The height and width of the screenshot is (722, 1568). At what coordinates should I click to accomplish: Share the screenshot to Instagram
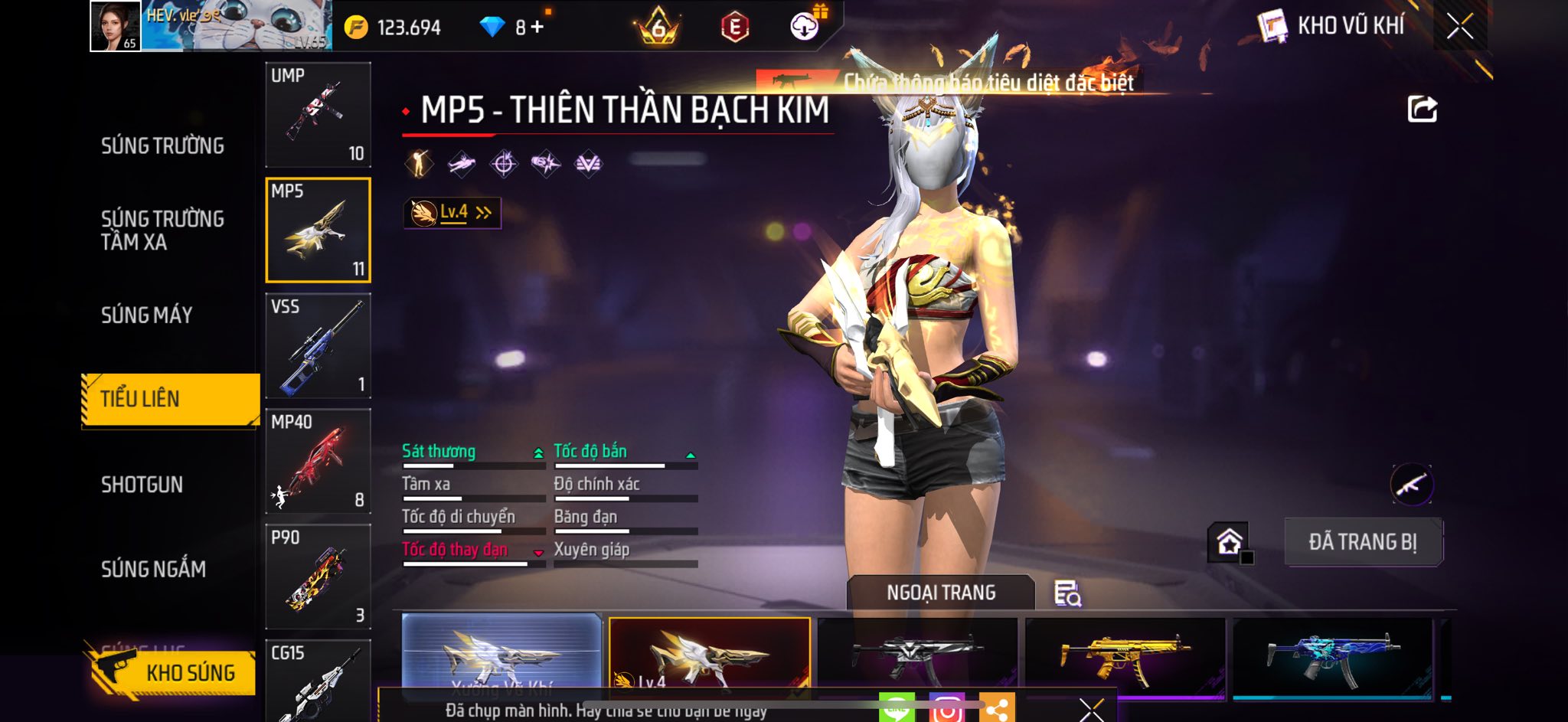(946, 709)
